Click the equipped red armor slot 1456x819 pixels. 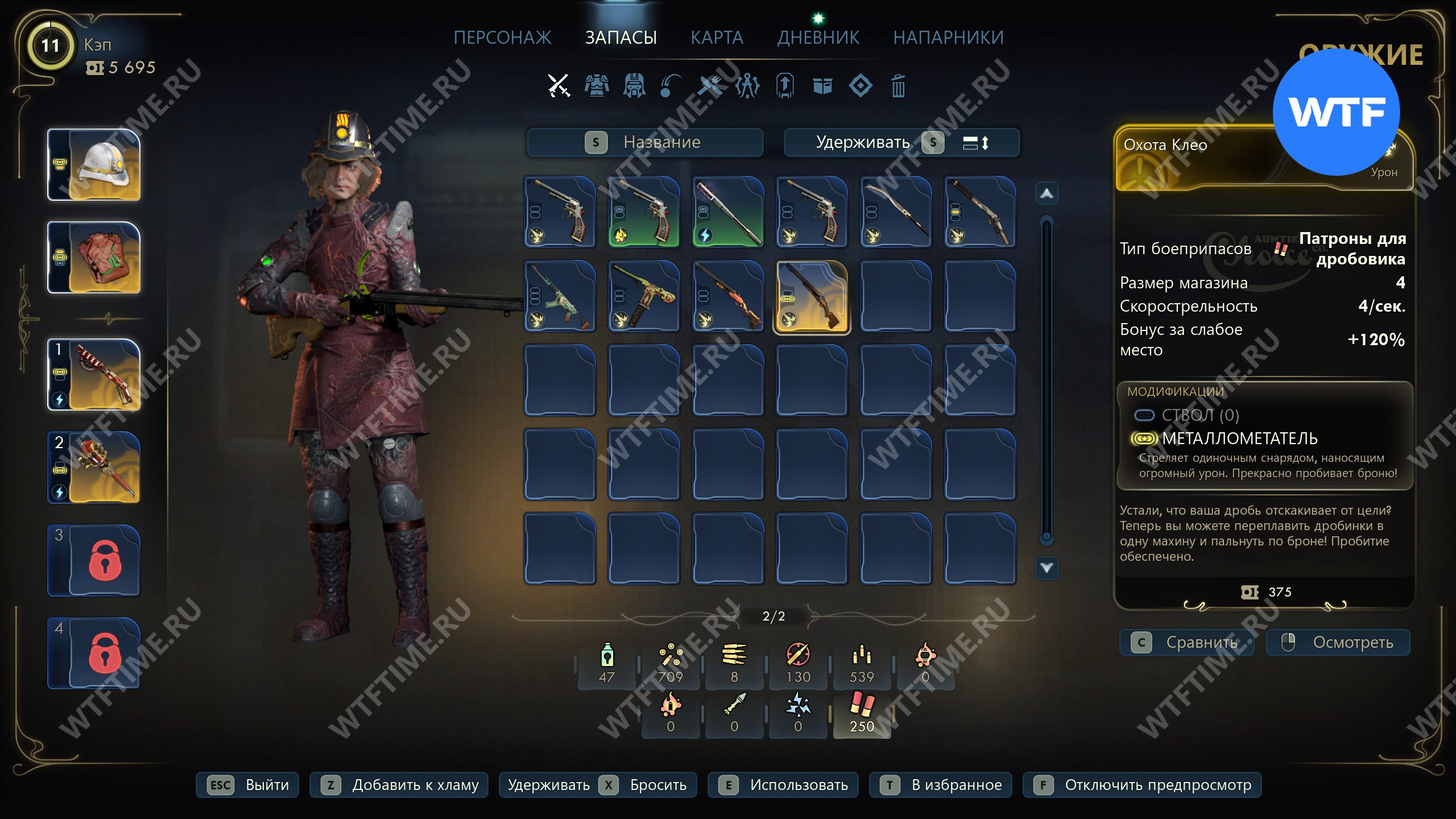(94, 258)
